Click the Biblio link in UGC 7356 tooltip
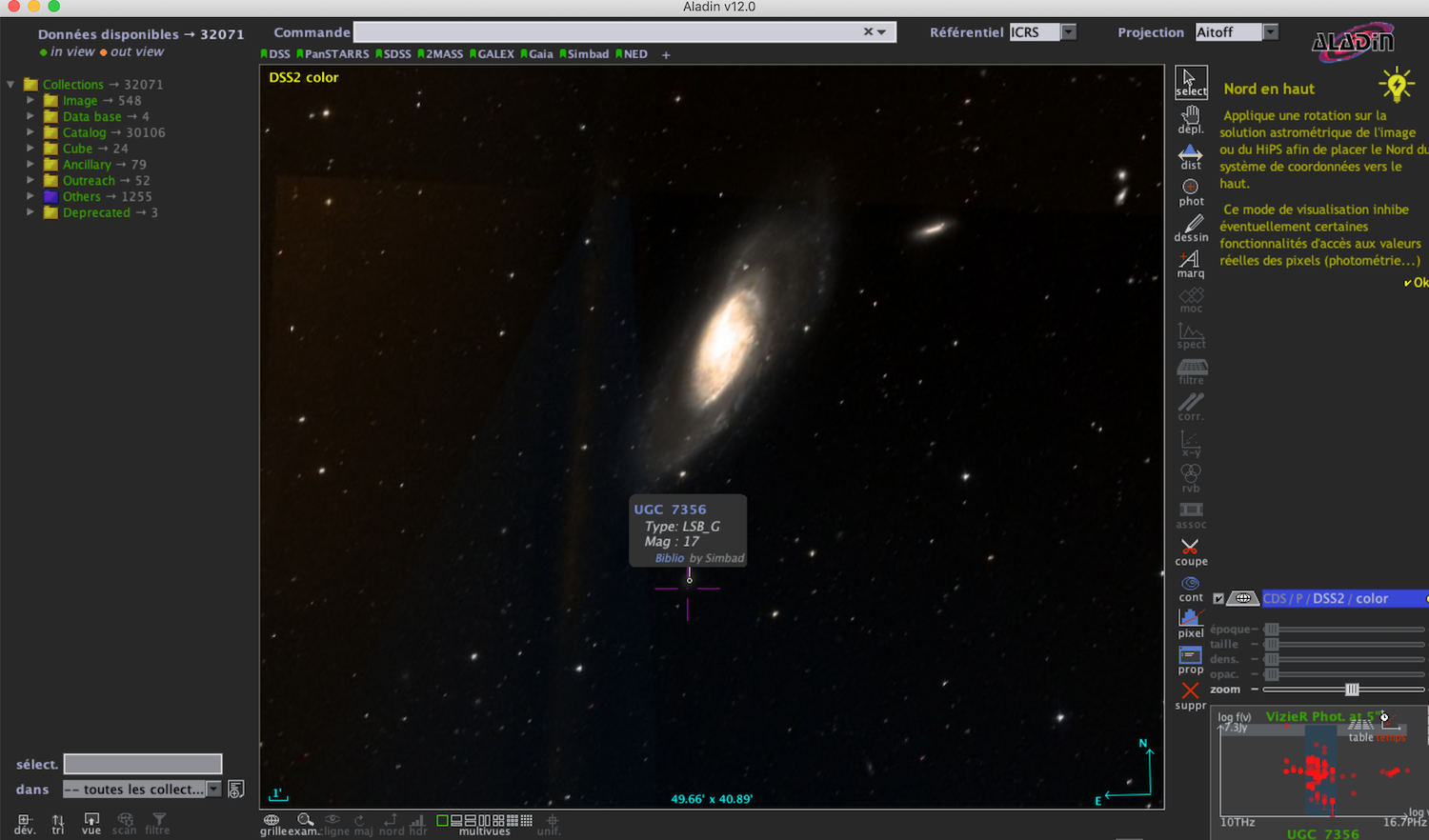 coord(669,558)
